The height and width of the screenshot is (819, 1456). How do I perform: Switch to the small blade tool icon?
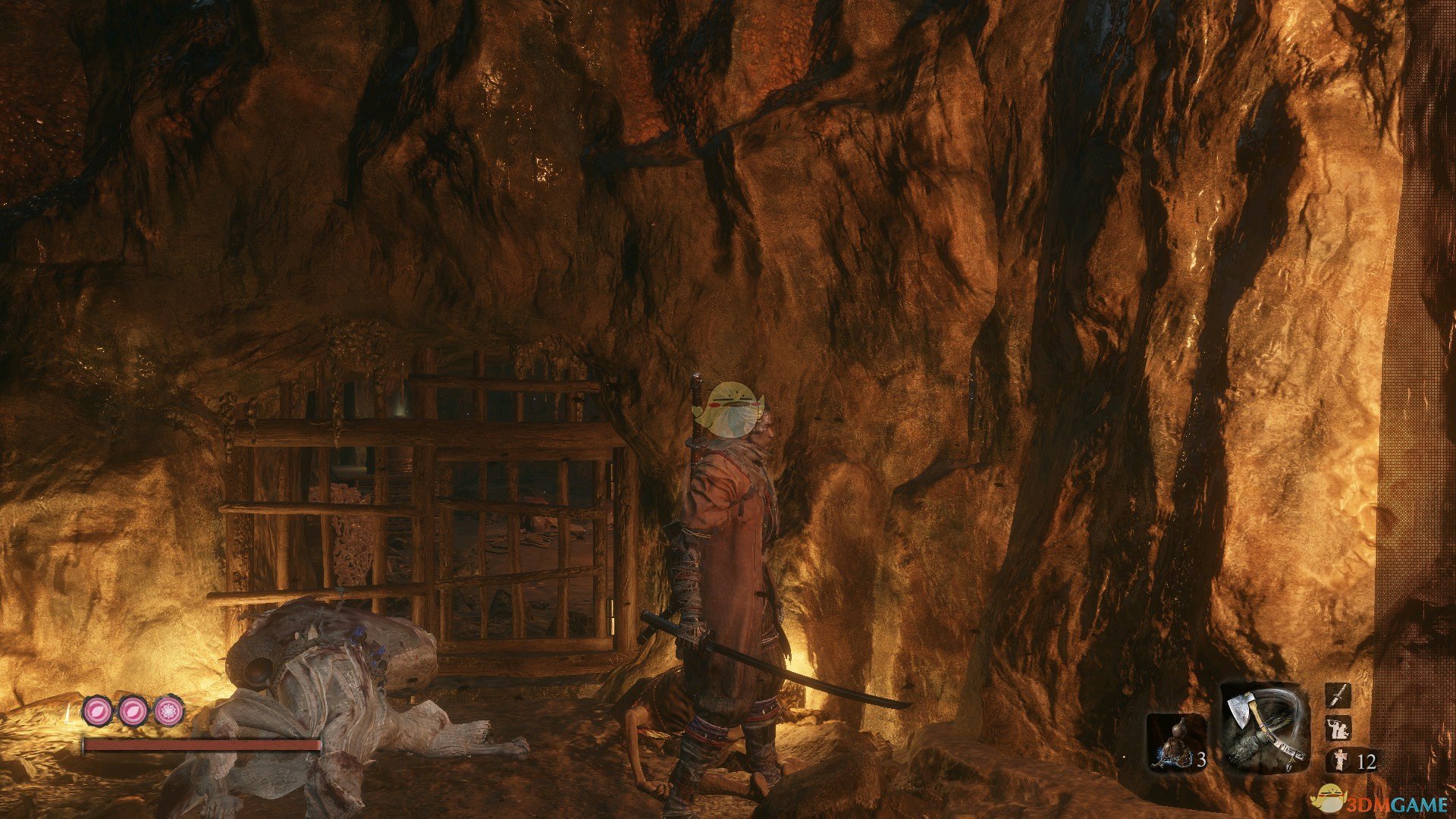1337,695
